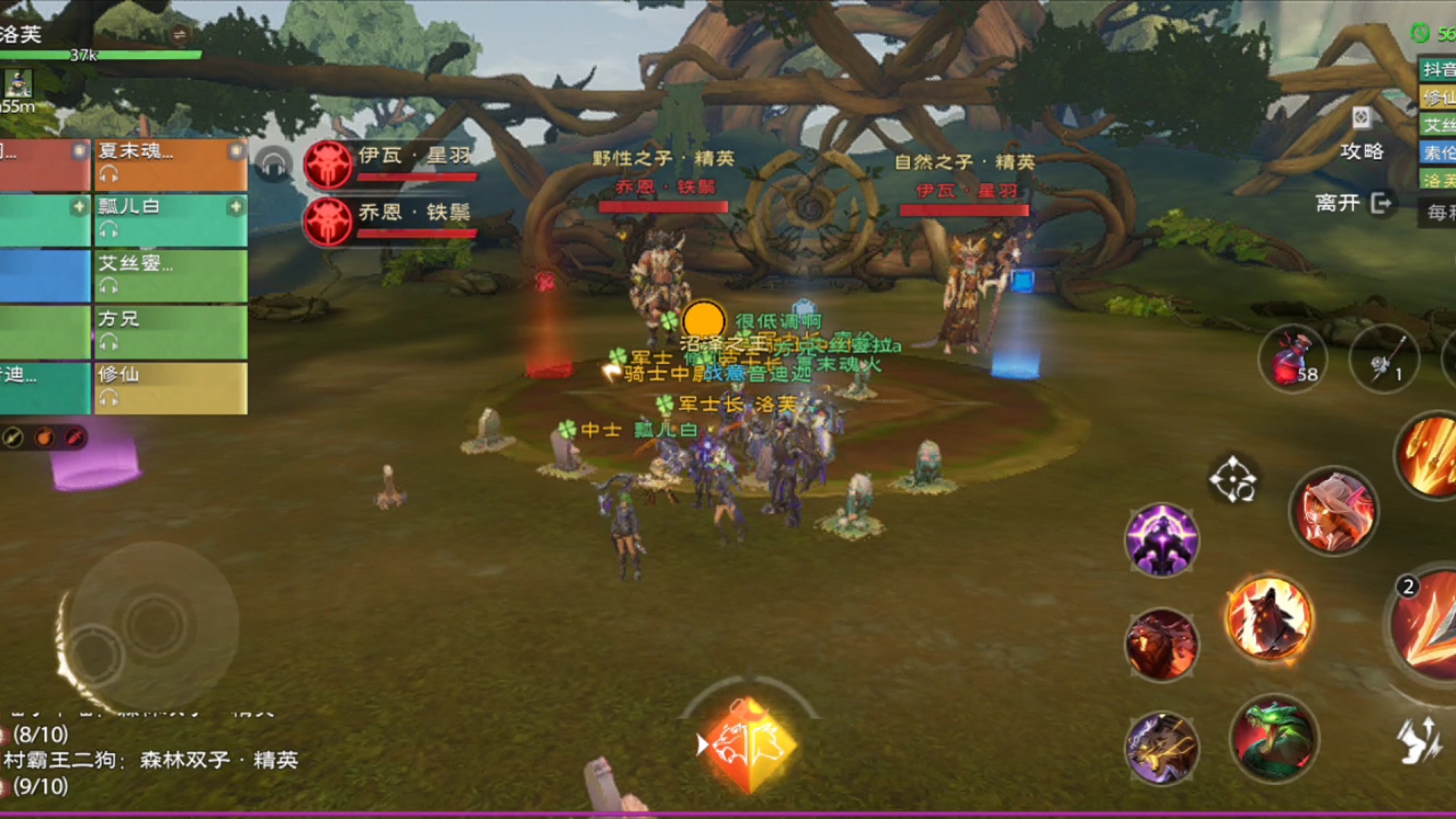Activate the purple dark figure skill
The width and height of the screenshot is (1456, 819).
coord(1161,540)
